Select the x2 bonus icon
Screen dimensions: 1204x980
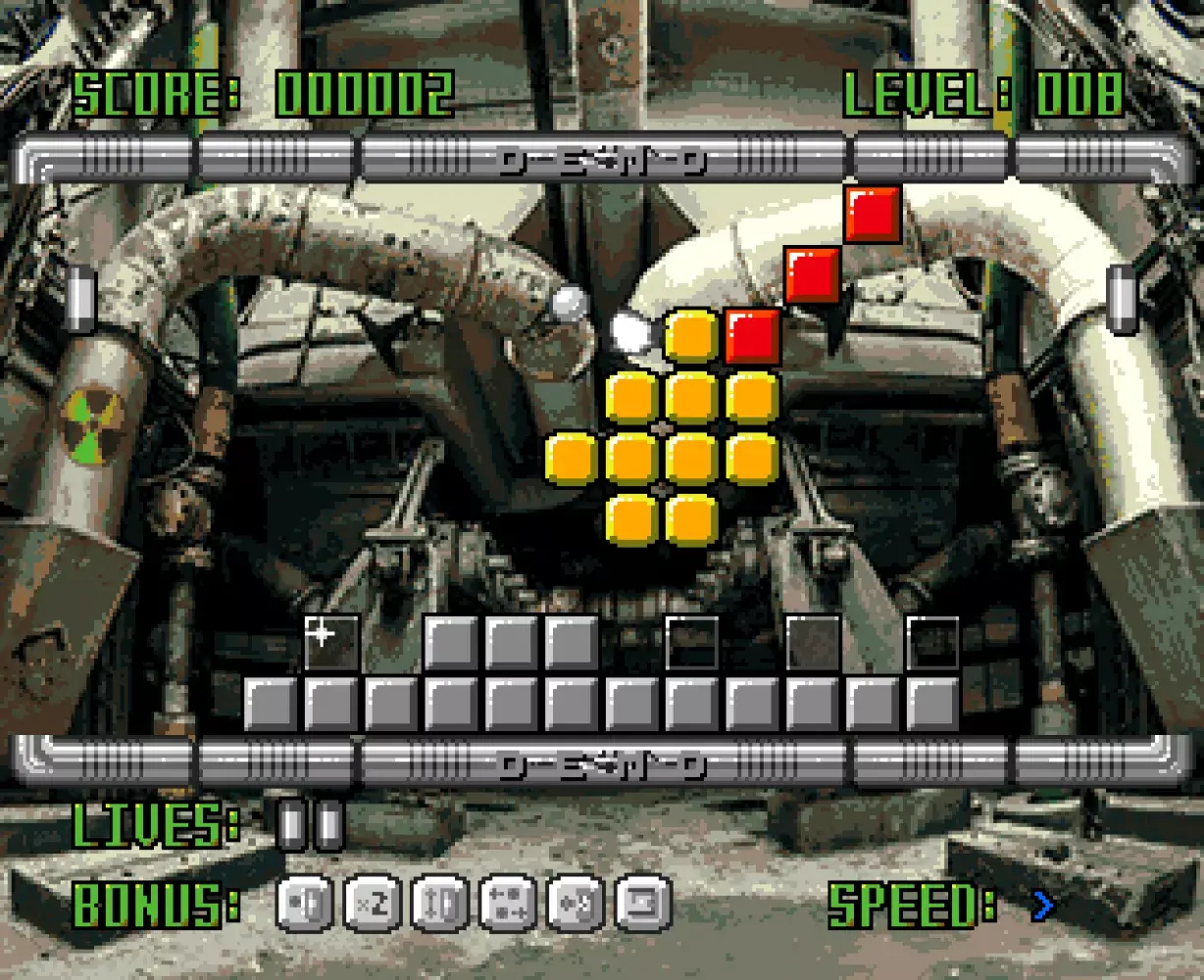click(373, 903)
